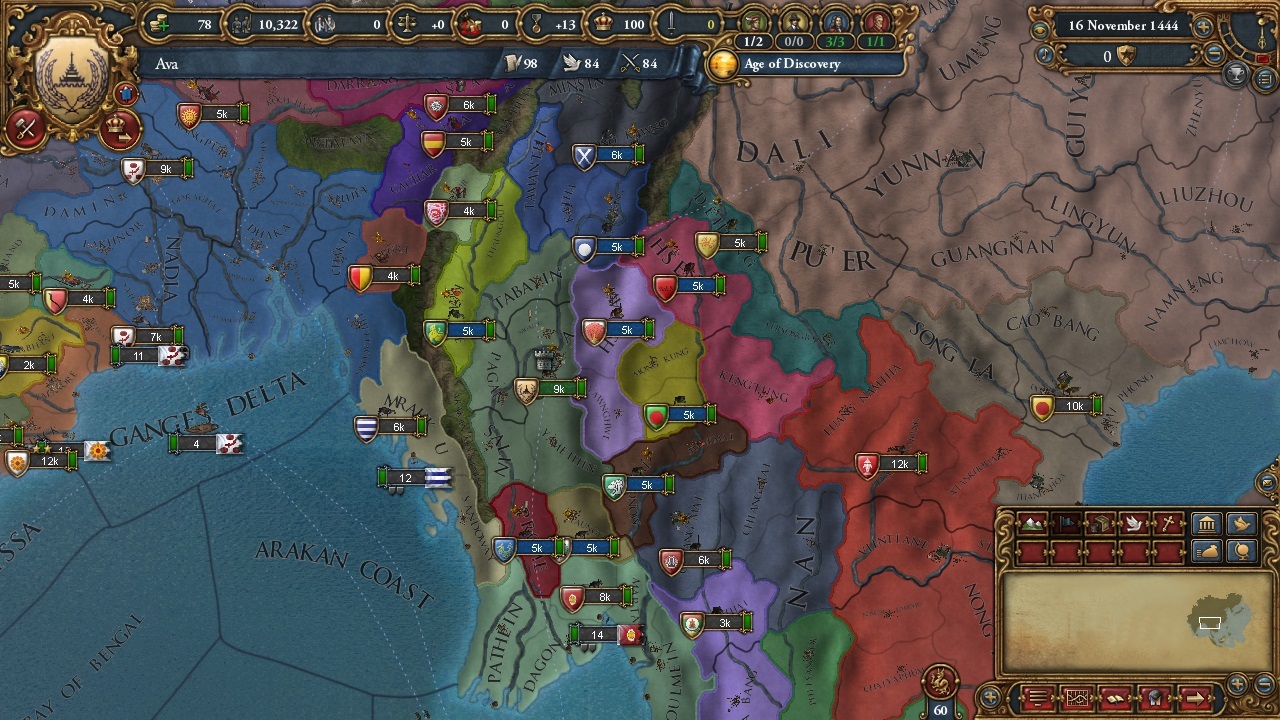Increase game speed with the plus button

coord(1204,26)
